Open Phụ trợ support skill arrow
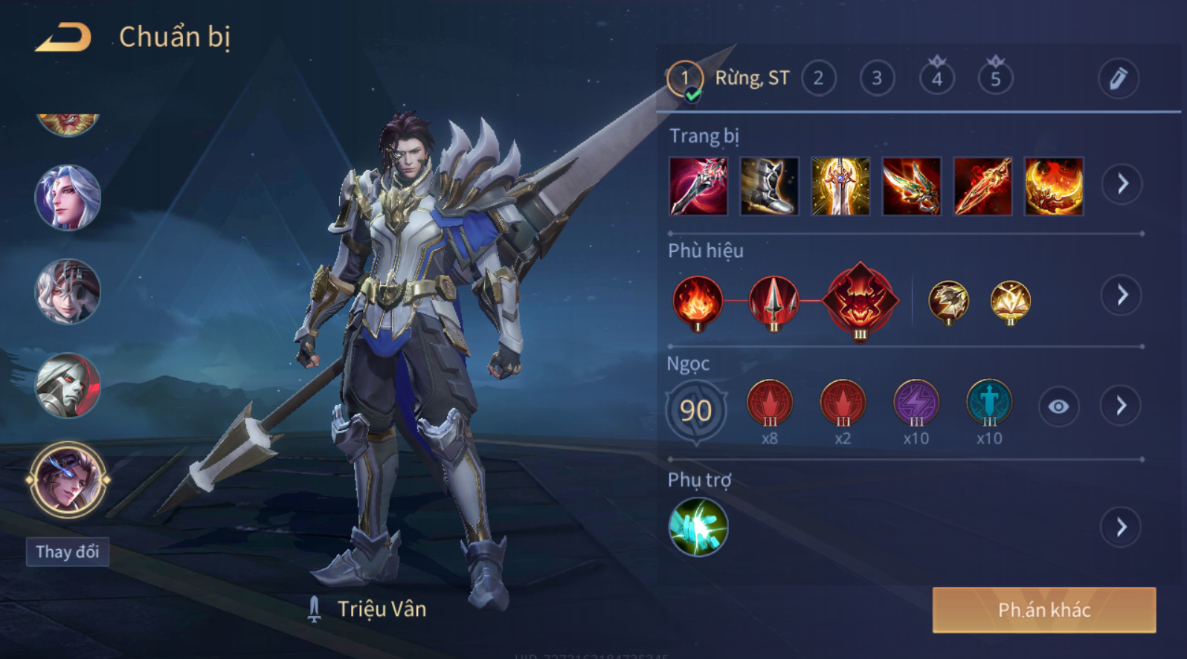Screen dimensions: 1187x659 pos(1121,527)
